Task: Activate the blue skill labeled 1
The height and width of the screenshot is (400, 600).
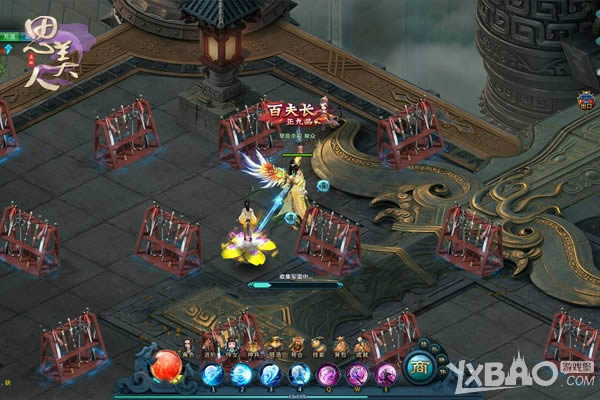Action: [213, 375]
